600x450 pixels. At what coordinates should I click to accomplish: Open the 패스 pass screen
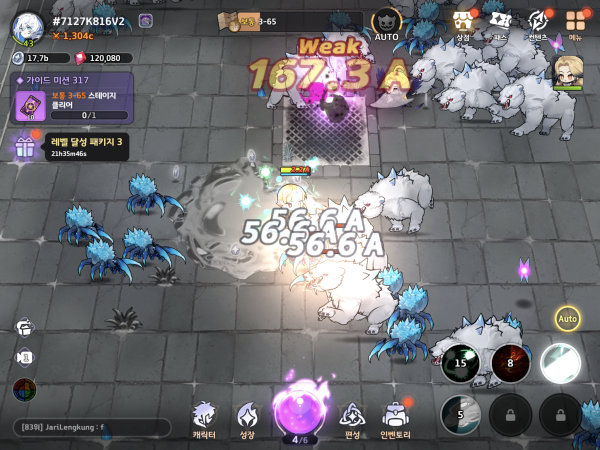point(500,24)
